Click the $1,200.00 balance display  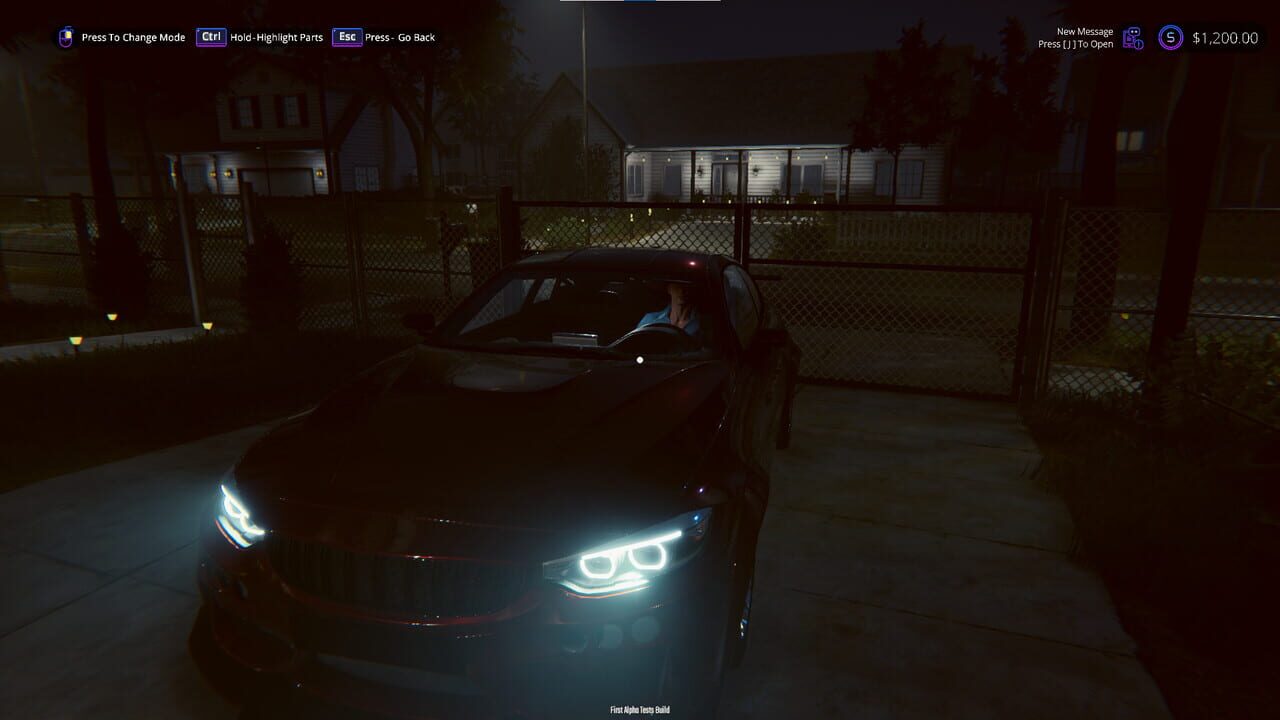(1227, 39)
